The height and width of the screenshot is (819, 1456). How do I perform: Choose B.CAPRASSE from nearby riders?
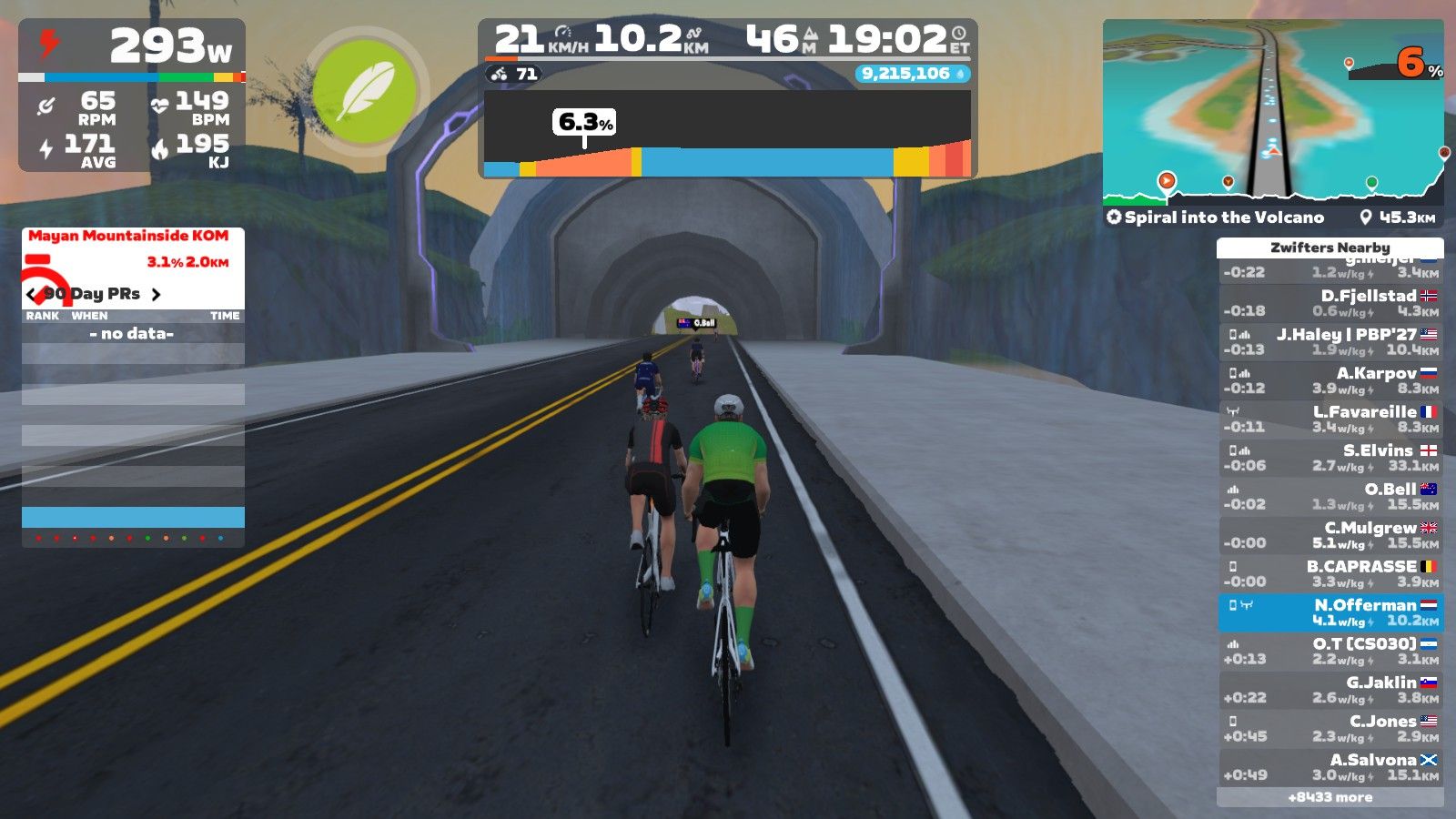(1330, 574)
